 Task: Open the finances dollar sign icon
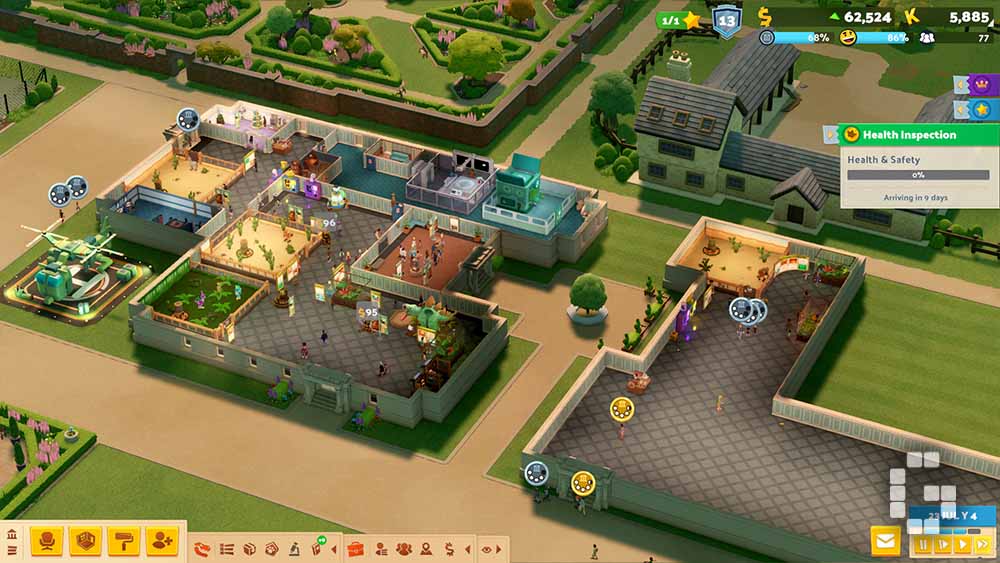coord(449,549)
